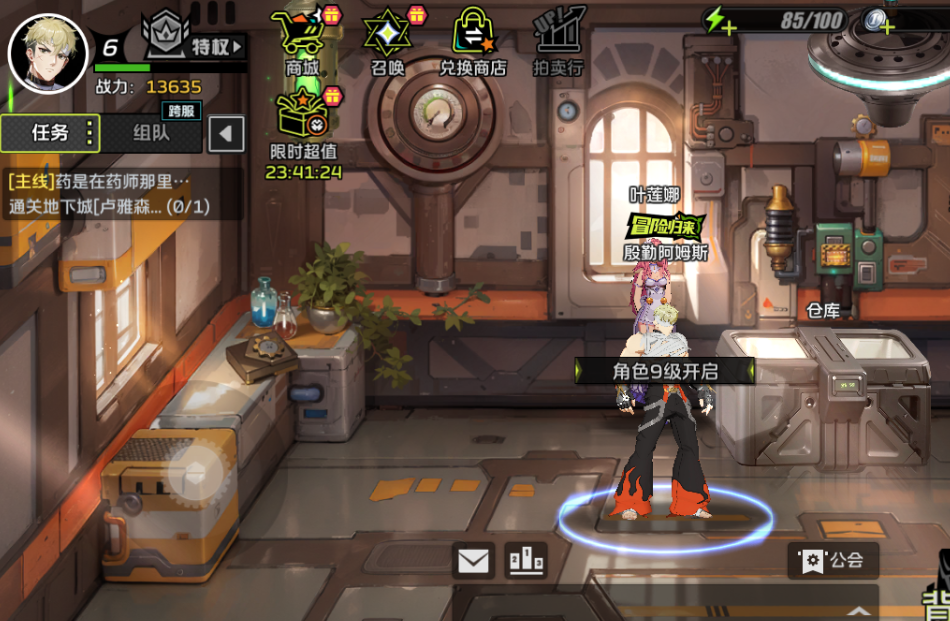Open the mail envelope
The image size is (950, 621).
pos(472,560)
